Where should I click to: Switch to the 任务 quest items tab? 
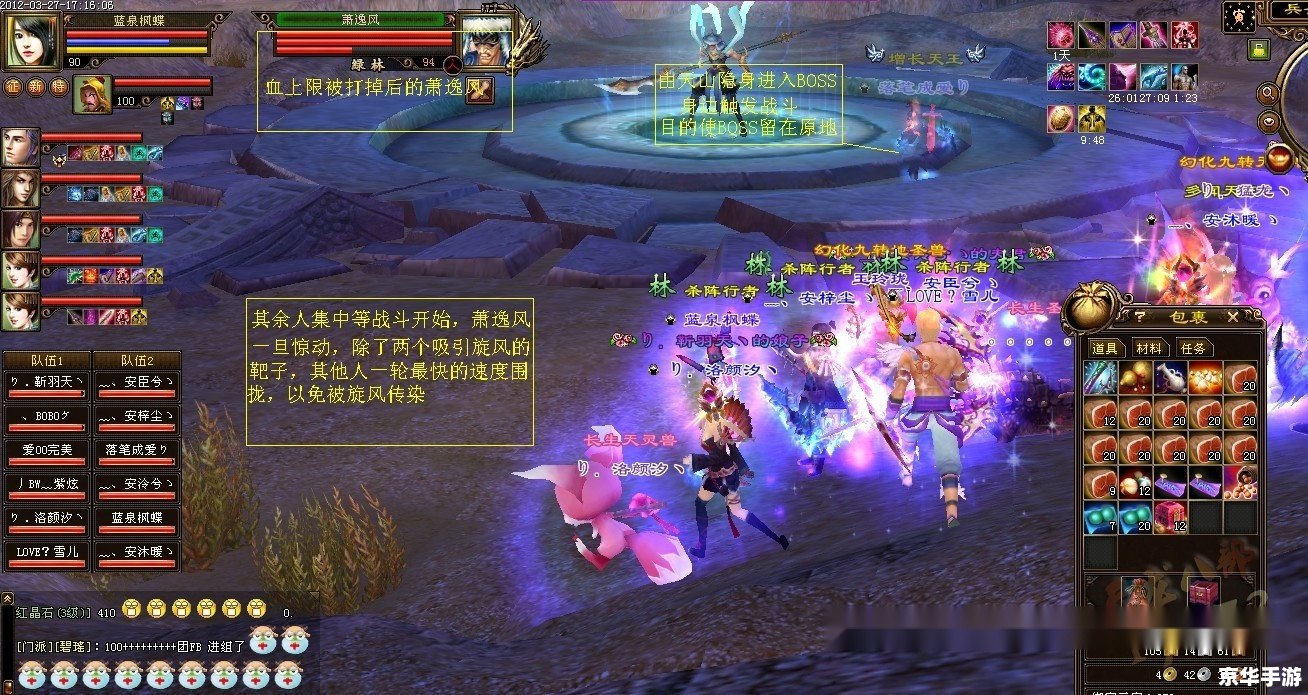click(x=1192, y=348)
